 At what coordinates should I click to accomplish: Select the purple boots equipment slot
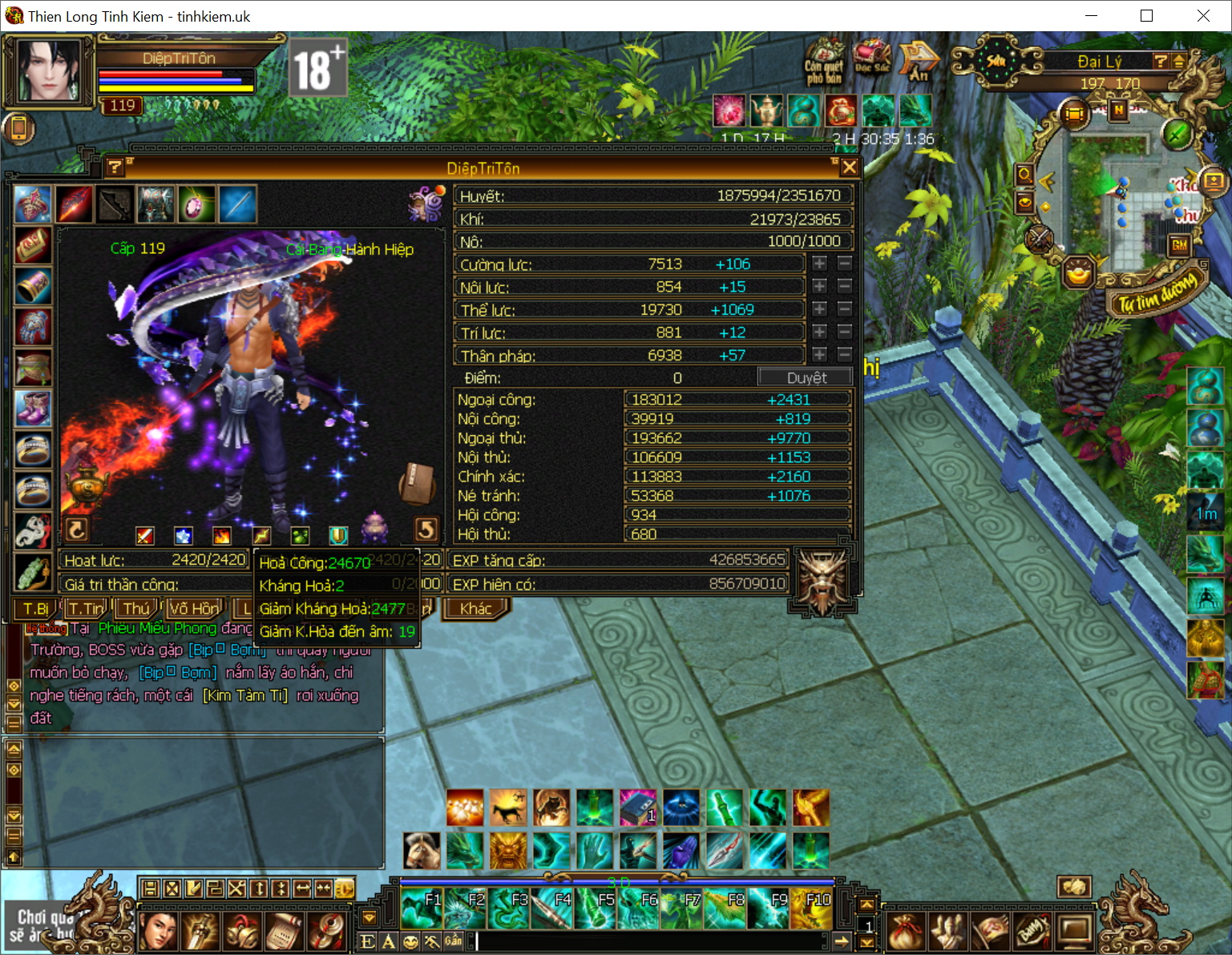pos(33,408)
